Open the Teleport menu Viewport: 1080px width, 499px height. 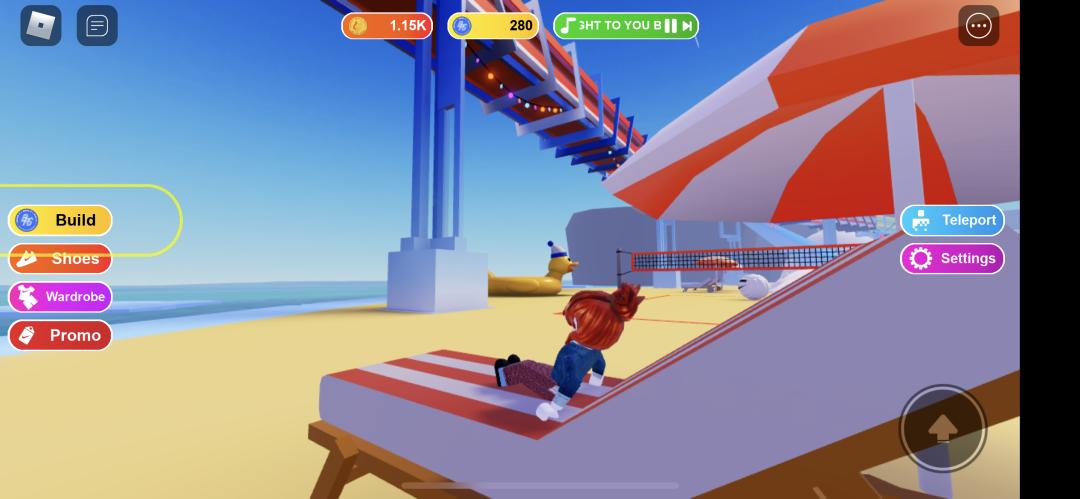(952, 221)
